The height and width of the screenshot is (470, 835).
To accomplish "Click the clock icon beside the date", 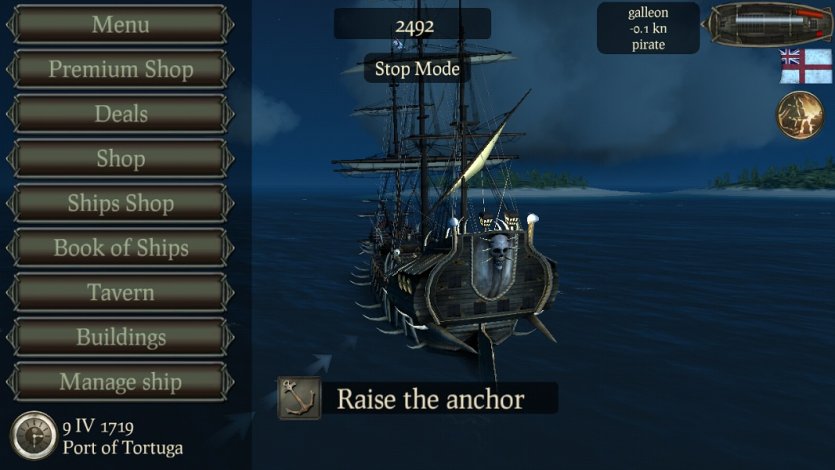I will click(33, 436).
